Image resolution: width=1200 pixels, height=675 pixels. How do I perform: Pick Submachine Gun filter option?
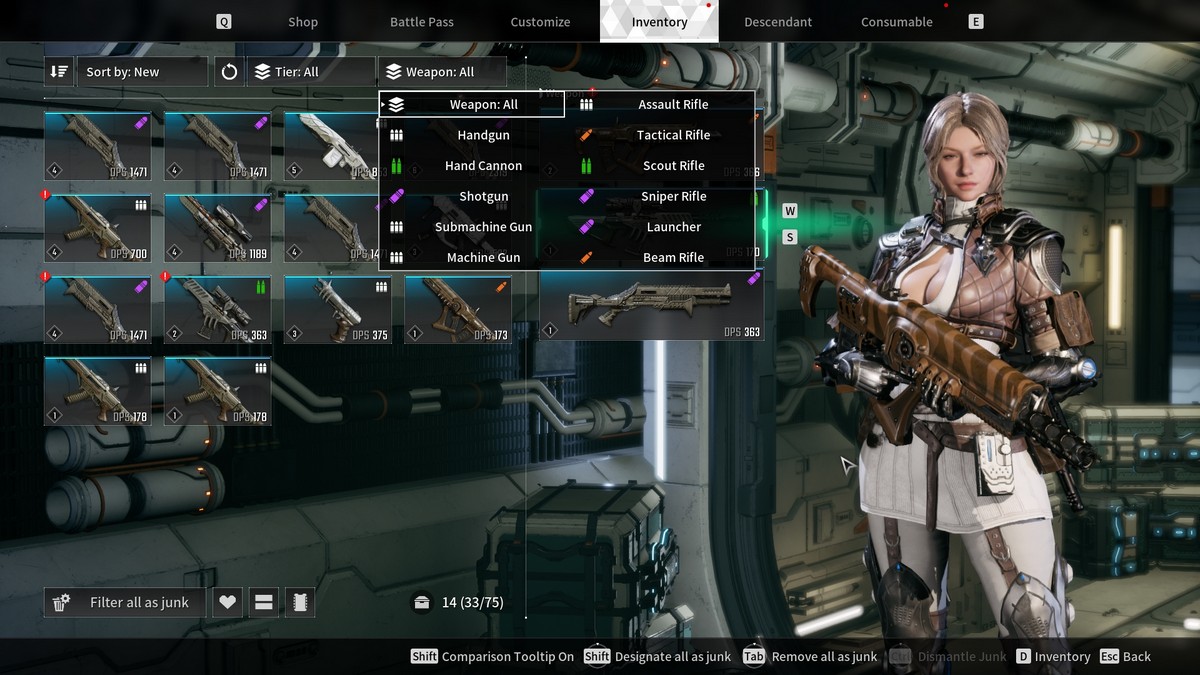pos(483,227)
